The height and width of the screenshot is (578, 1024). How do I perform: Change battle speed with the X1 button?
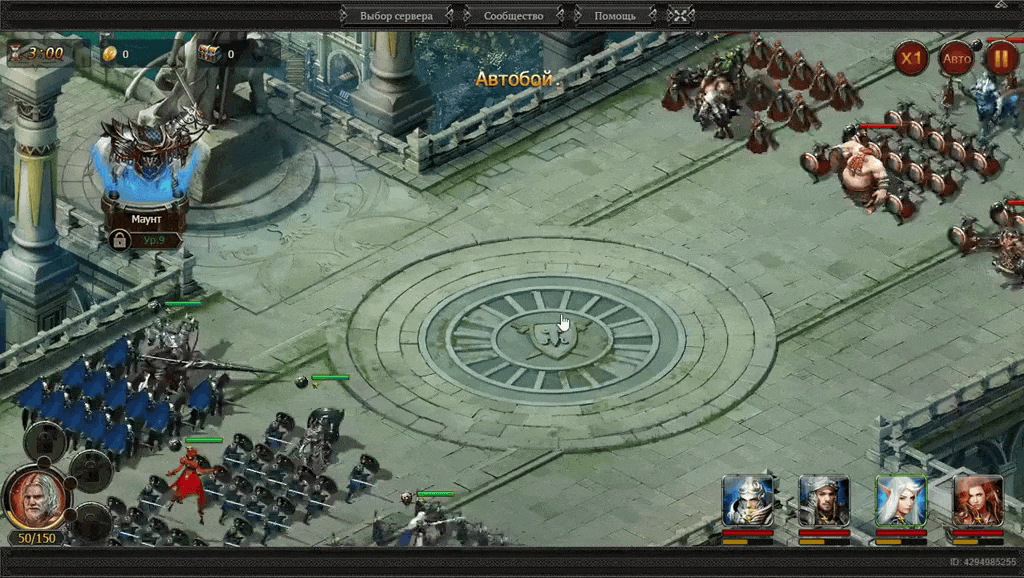tap(910, 57)
